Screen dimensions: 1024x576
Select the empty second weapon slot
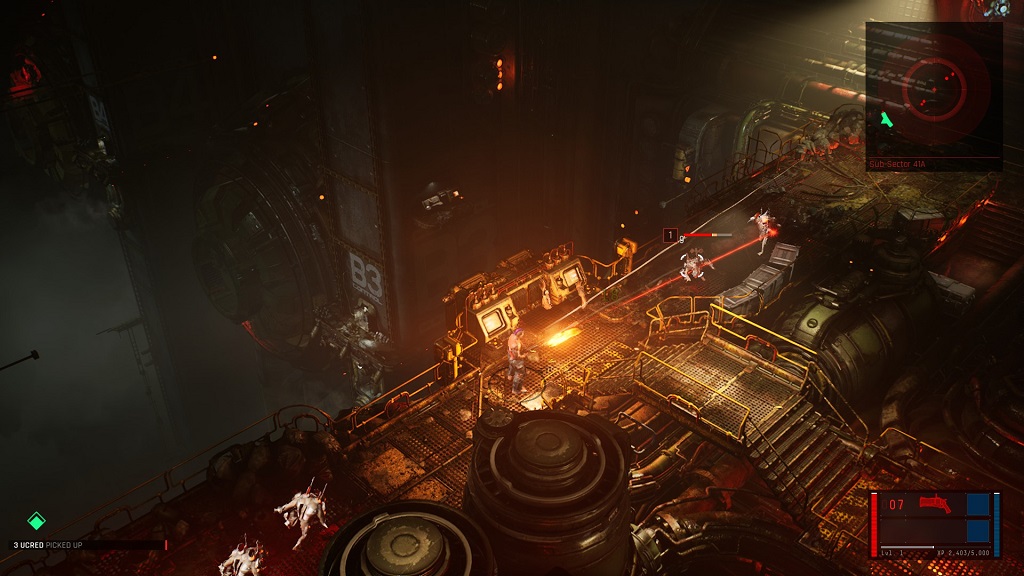coord(935,529)
